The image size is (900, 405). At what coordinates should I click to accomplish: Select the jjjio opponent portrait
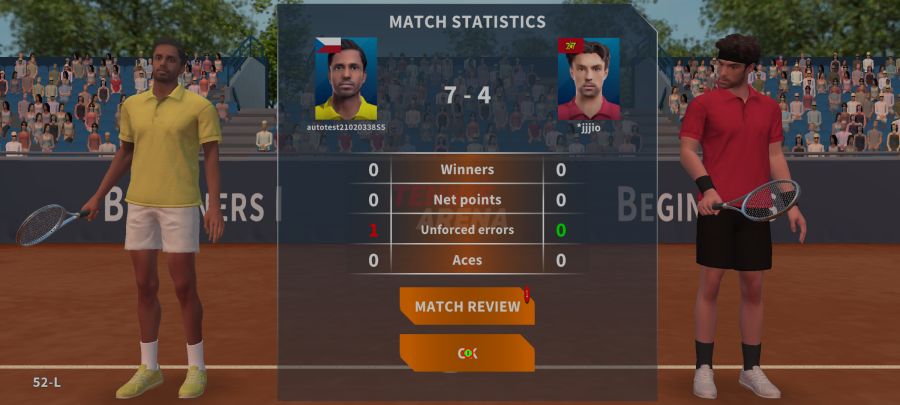(588, 79)
